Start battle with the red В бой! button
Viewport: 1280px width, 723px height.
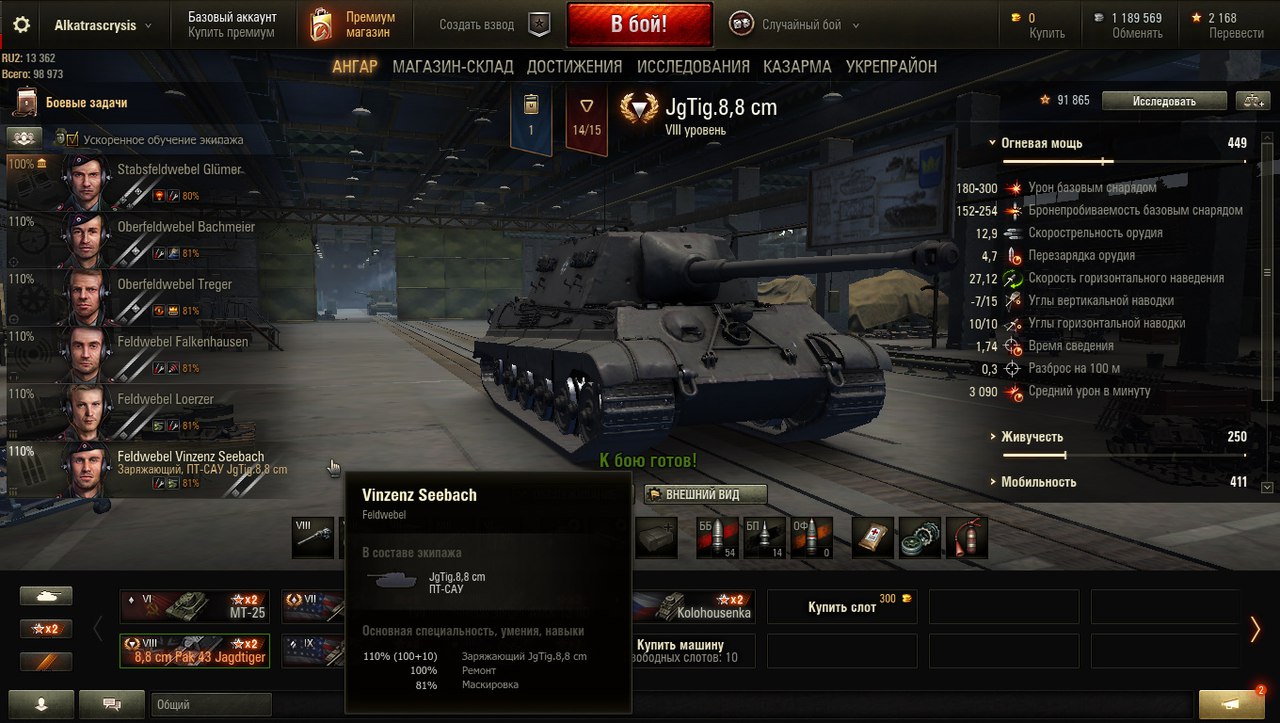click(639, 24)
